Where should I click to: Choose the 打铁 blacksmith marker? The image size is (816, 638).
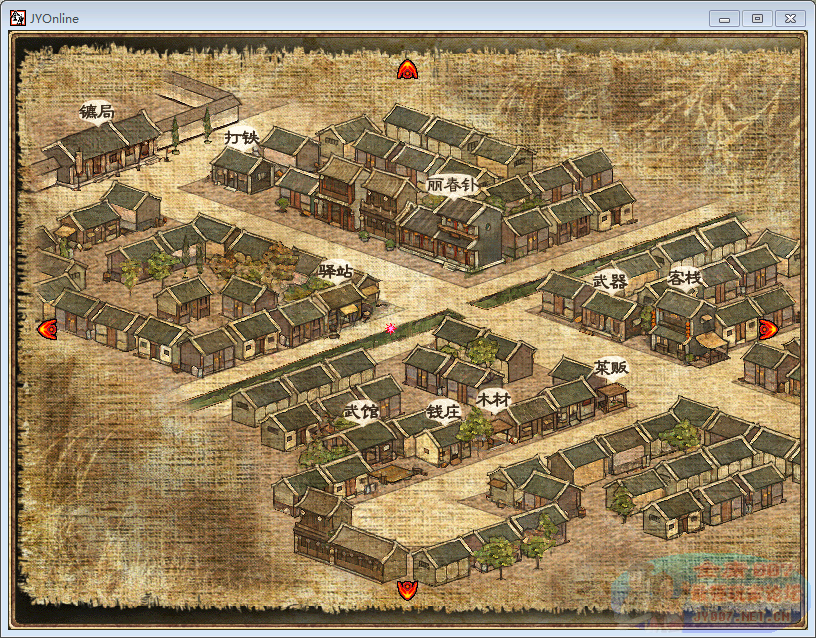click(x=241, y=137)
